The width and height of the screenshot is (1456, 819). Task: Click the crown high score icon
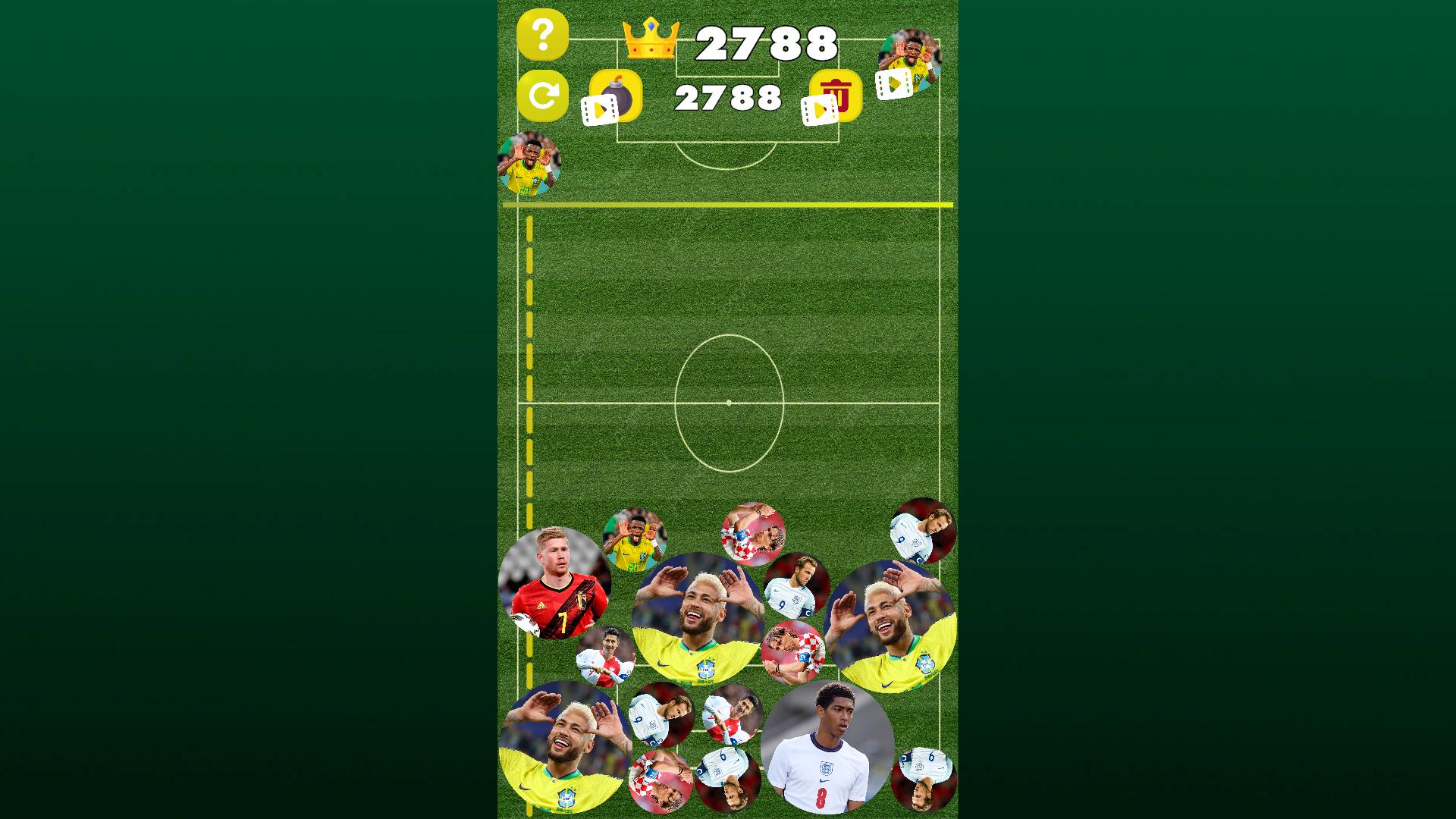[651, 38]
